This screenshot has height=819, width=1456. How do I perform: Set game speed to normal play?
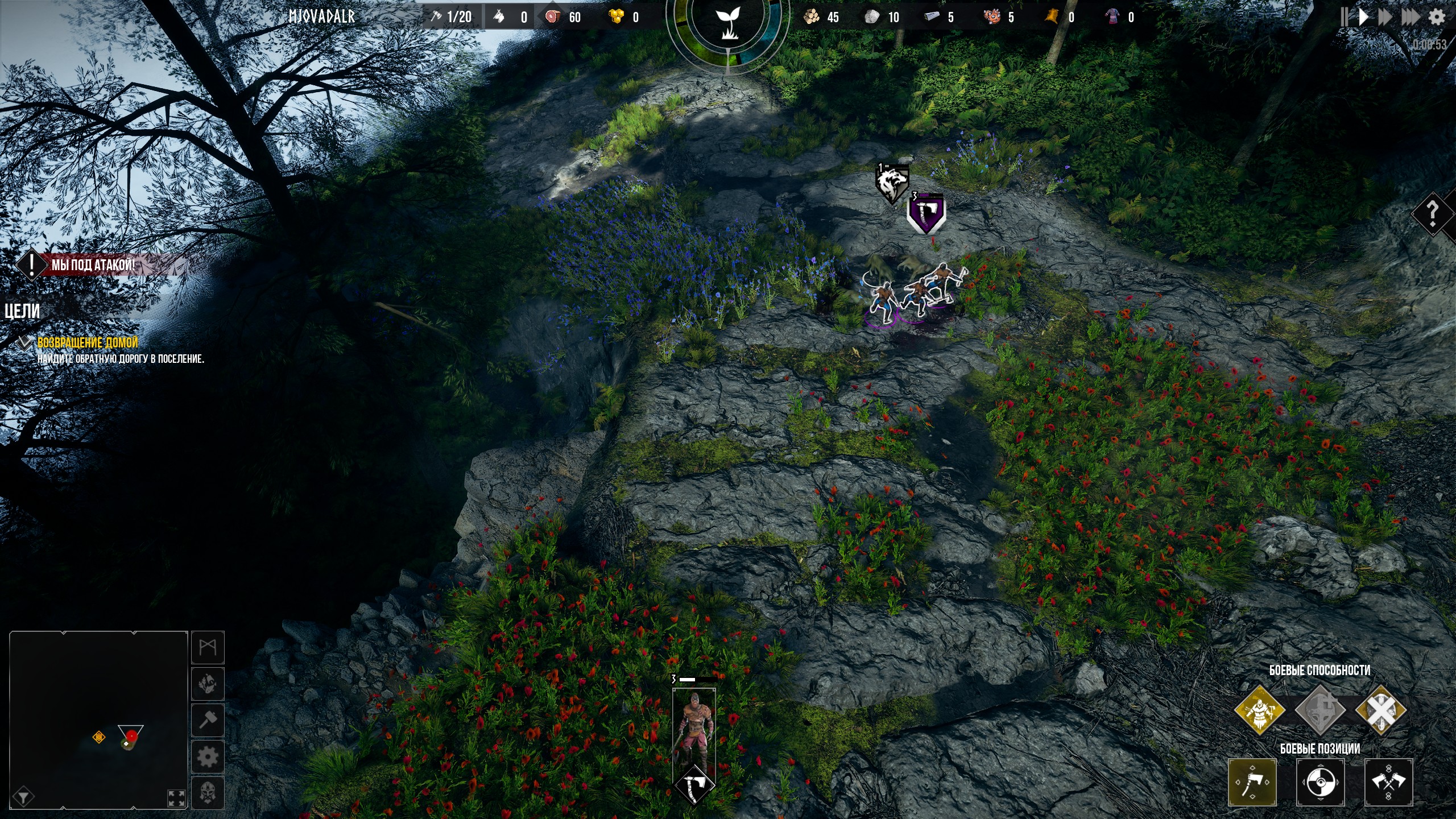point(1363,16)
